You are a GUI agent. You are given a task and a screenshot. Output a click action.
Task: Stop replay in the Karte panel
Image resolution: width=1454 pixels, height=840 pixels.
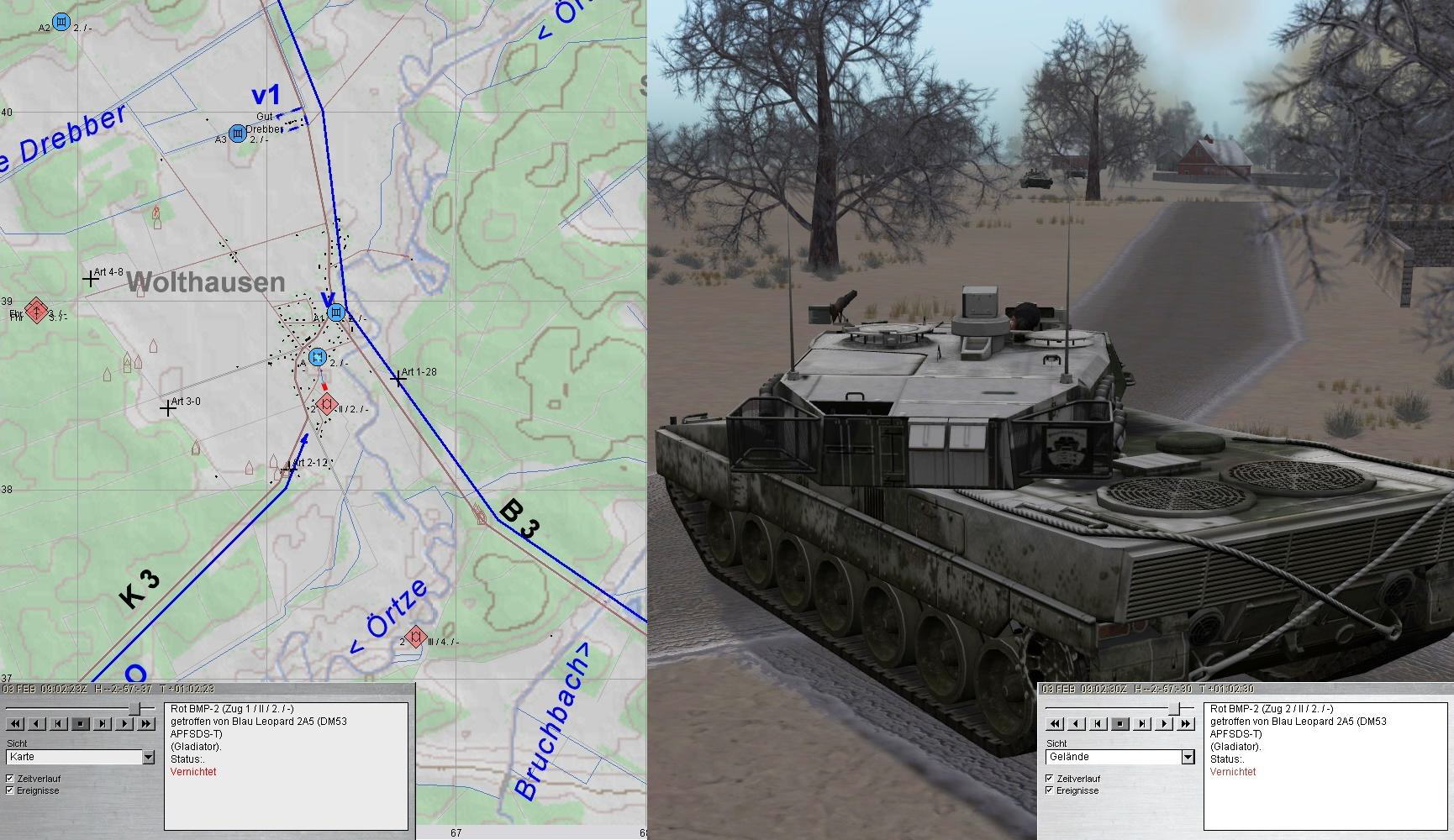pos(81,723)
